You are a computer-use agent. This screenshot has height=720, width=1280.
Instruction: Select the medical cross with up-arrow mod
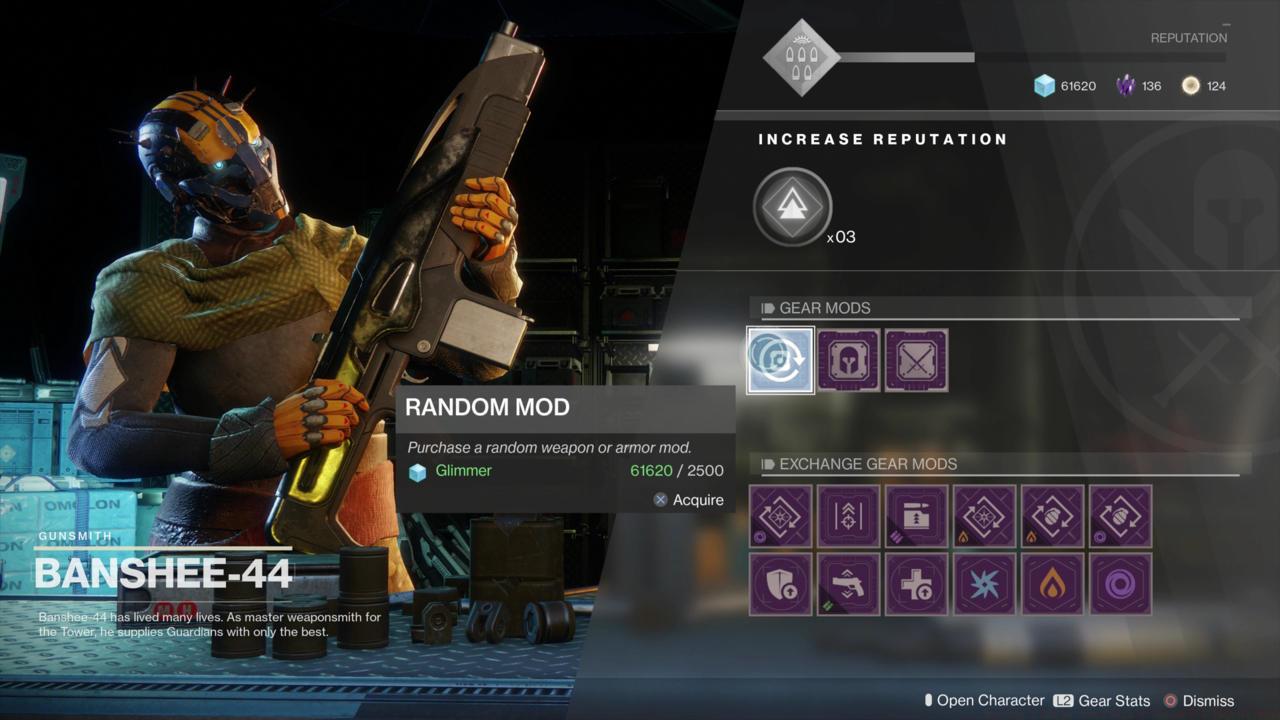tap(916, 584)
